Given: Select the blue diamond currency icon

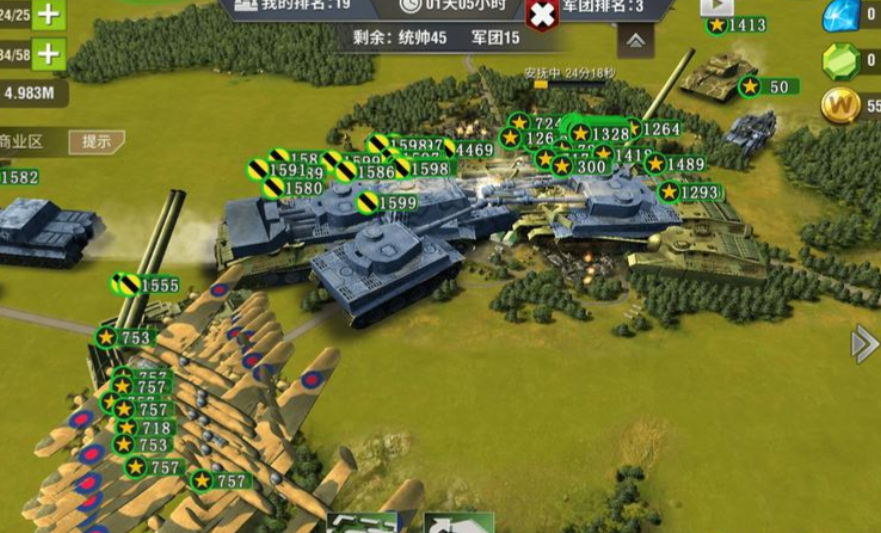Looking at the screenshot, I should pos(839,15).
